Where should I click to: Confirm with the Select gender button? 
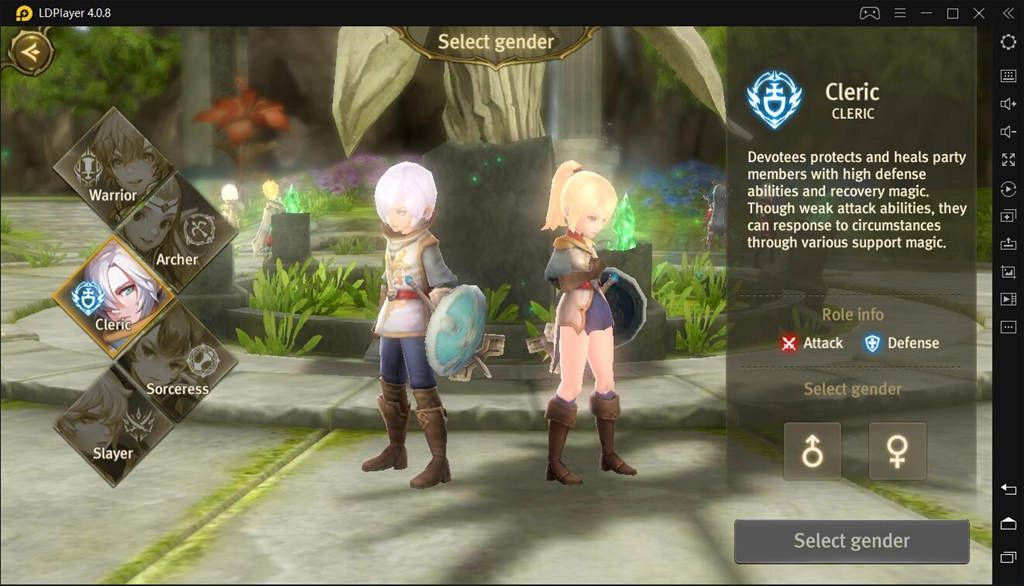tap(851, 541)
